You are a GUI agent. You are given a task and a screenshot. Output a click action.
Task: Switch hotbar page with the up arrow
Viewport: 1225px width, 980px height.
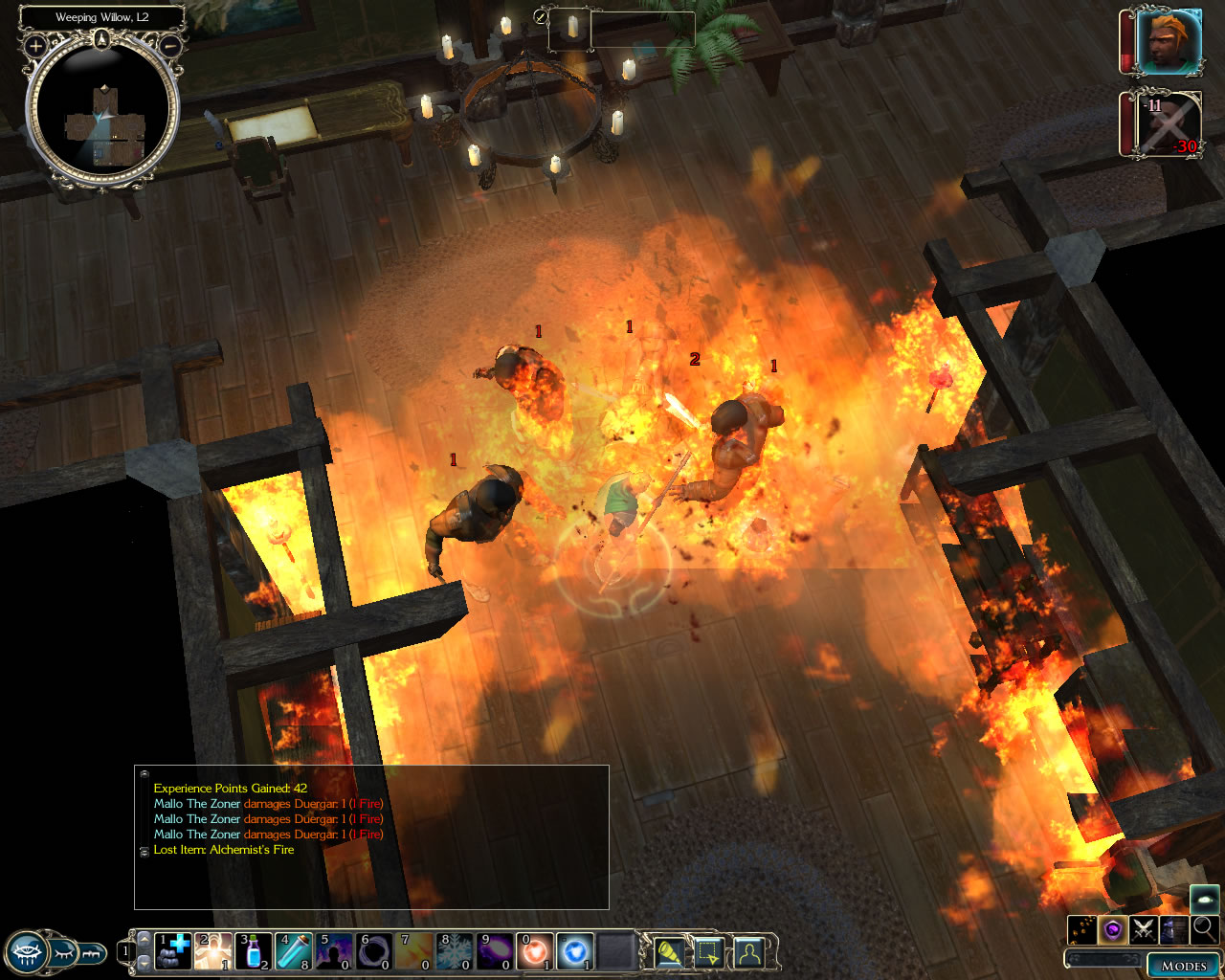(145, 938)
